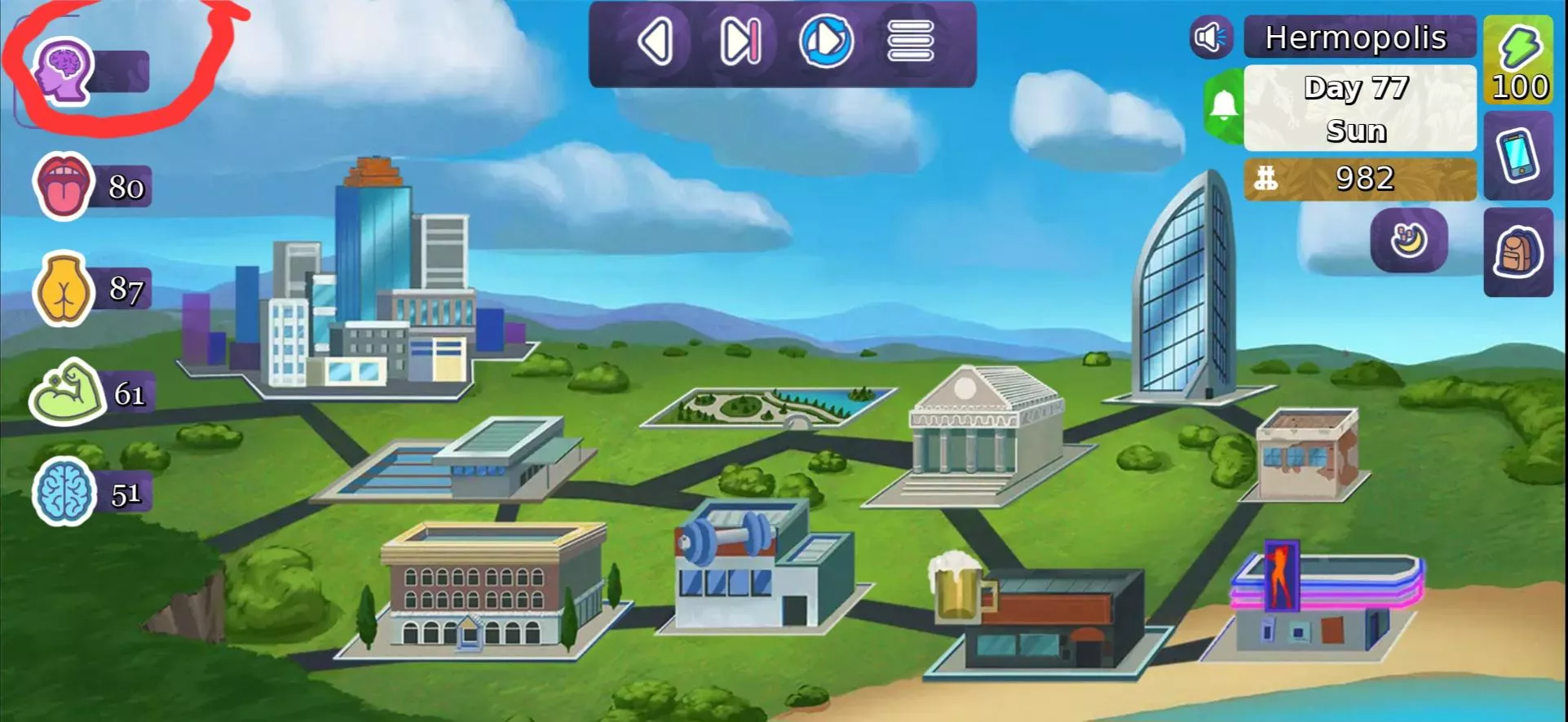The height and width of the screenshot is (722, 1568).
Task: Click the moon sleep button
Action: pyautogui.click(x=1409, y=241)
